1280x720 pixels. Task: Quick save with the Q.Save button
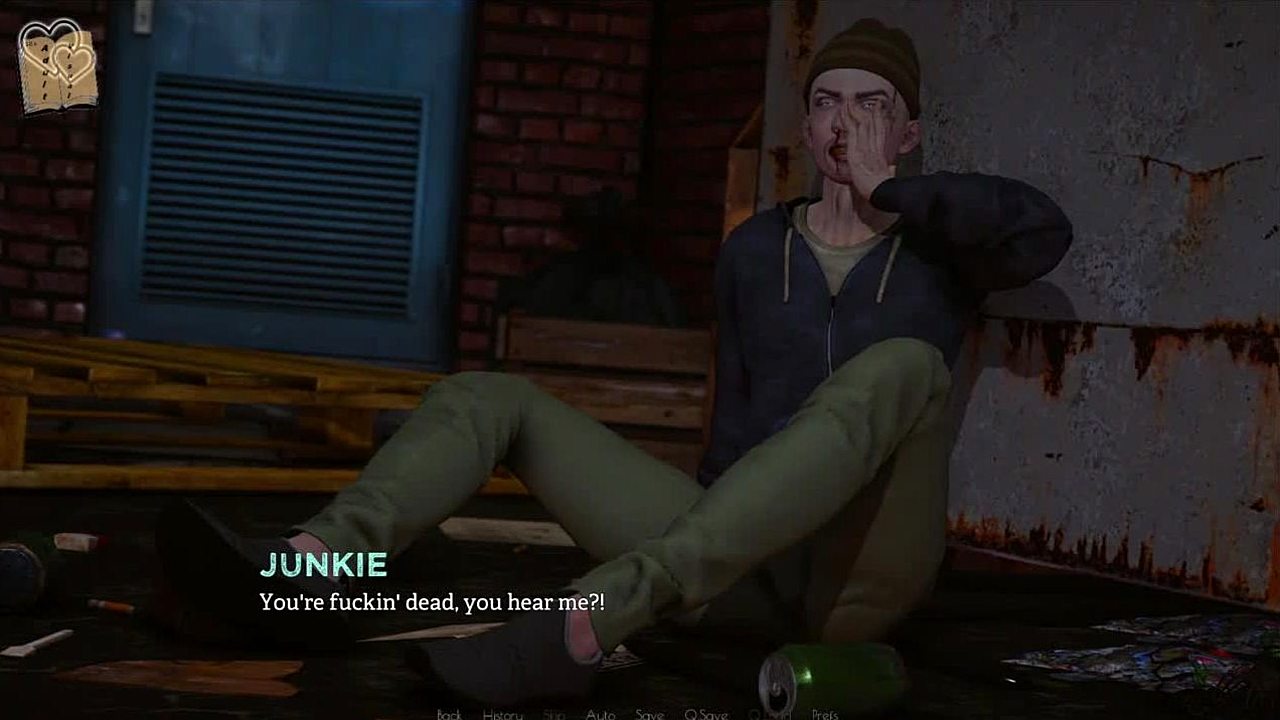click(705, 714)
